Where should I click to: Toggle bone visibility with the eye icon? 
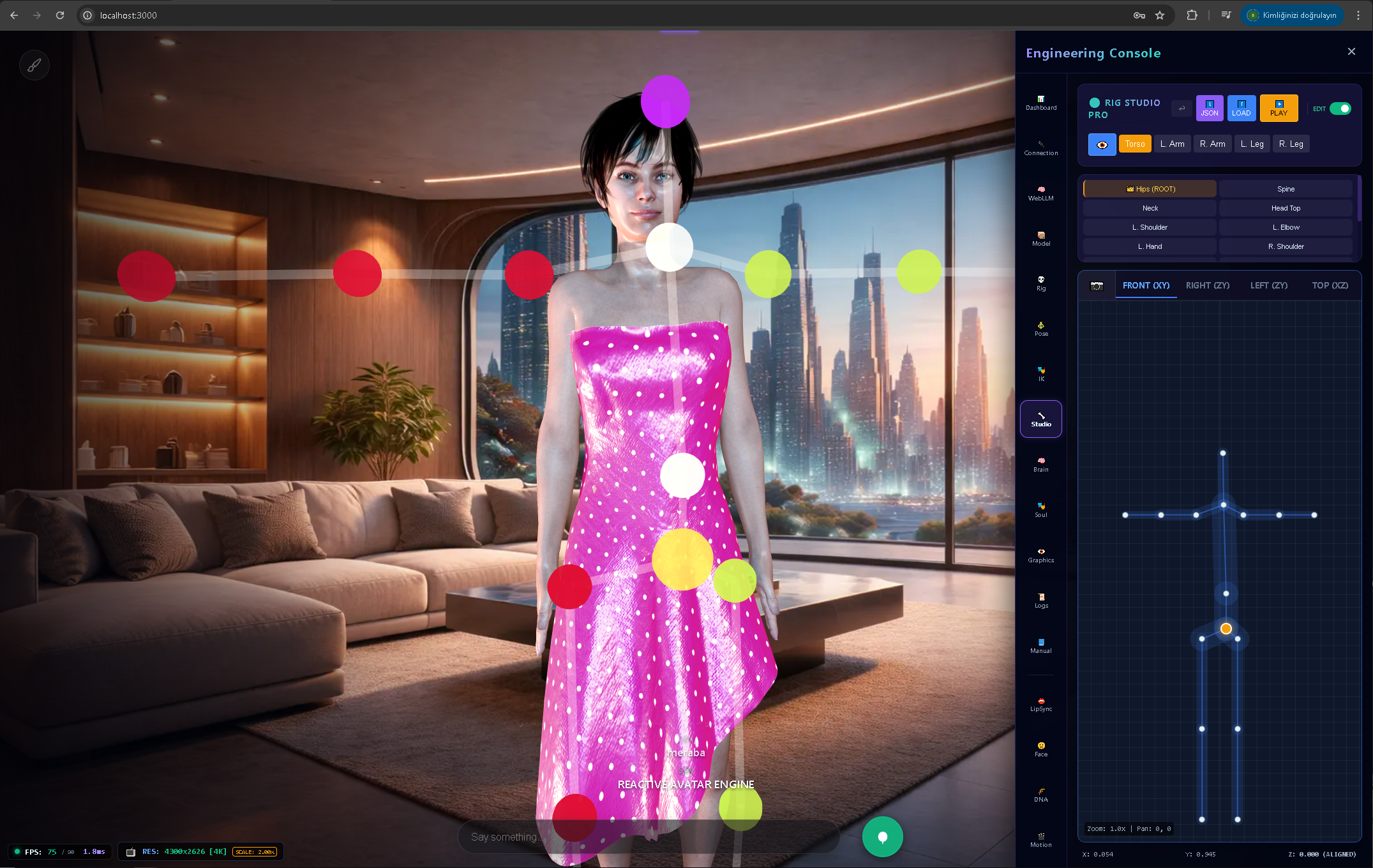[x=1102, y=144]
